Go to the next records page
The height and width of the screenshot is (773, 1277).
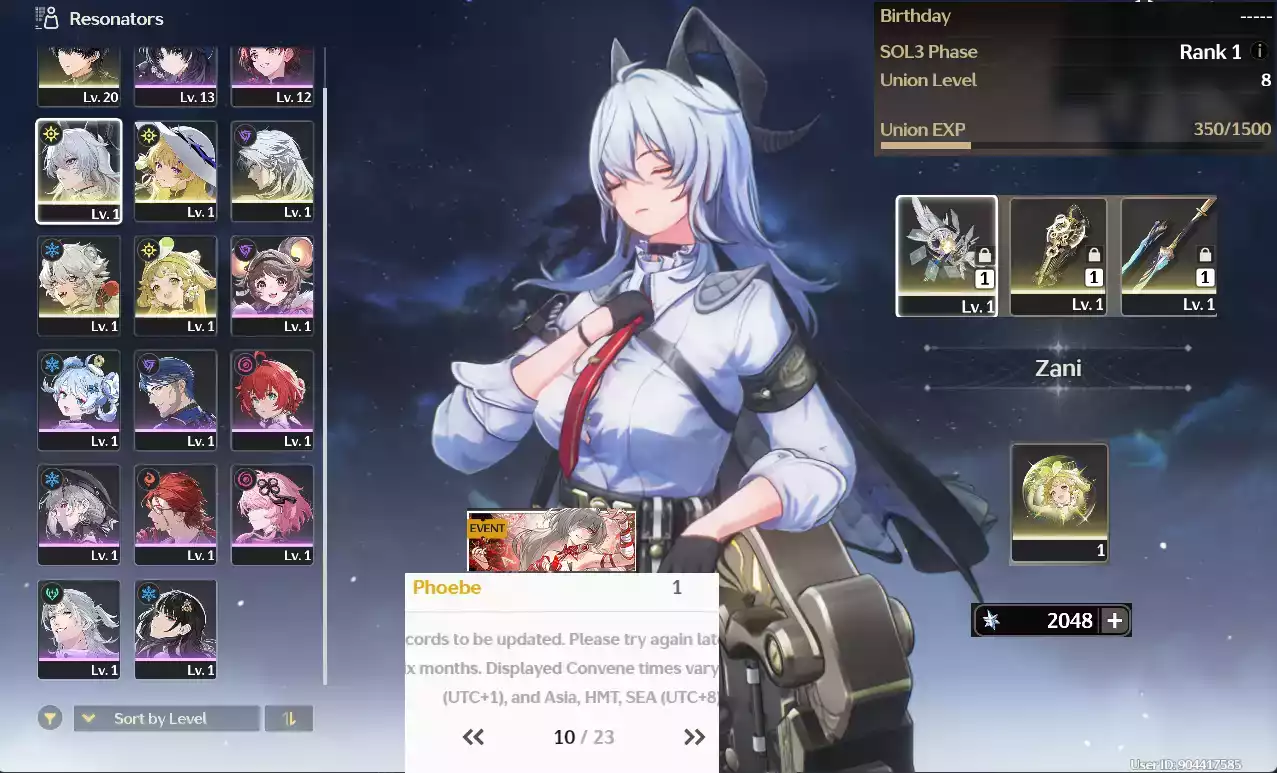pos(694,737)
